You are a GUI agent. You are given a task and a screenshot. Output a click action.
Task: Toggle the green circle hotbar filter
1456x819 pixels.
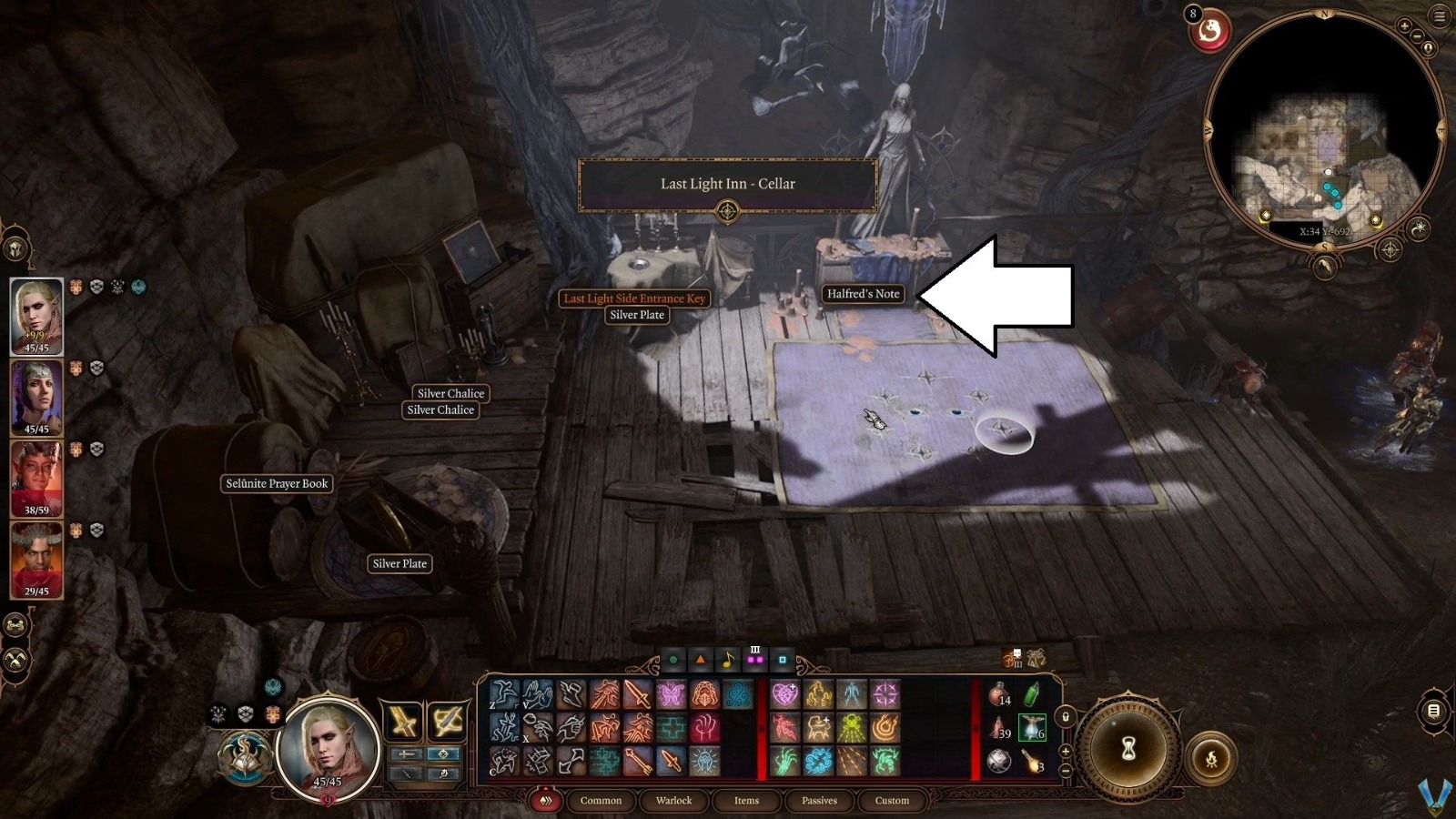click(x=673, y=660)
